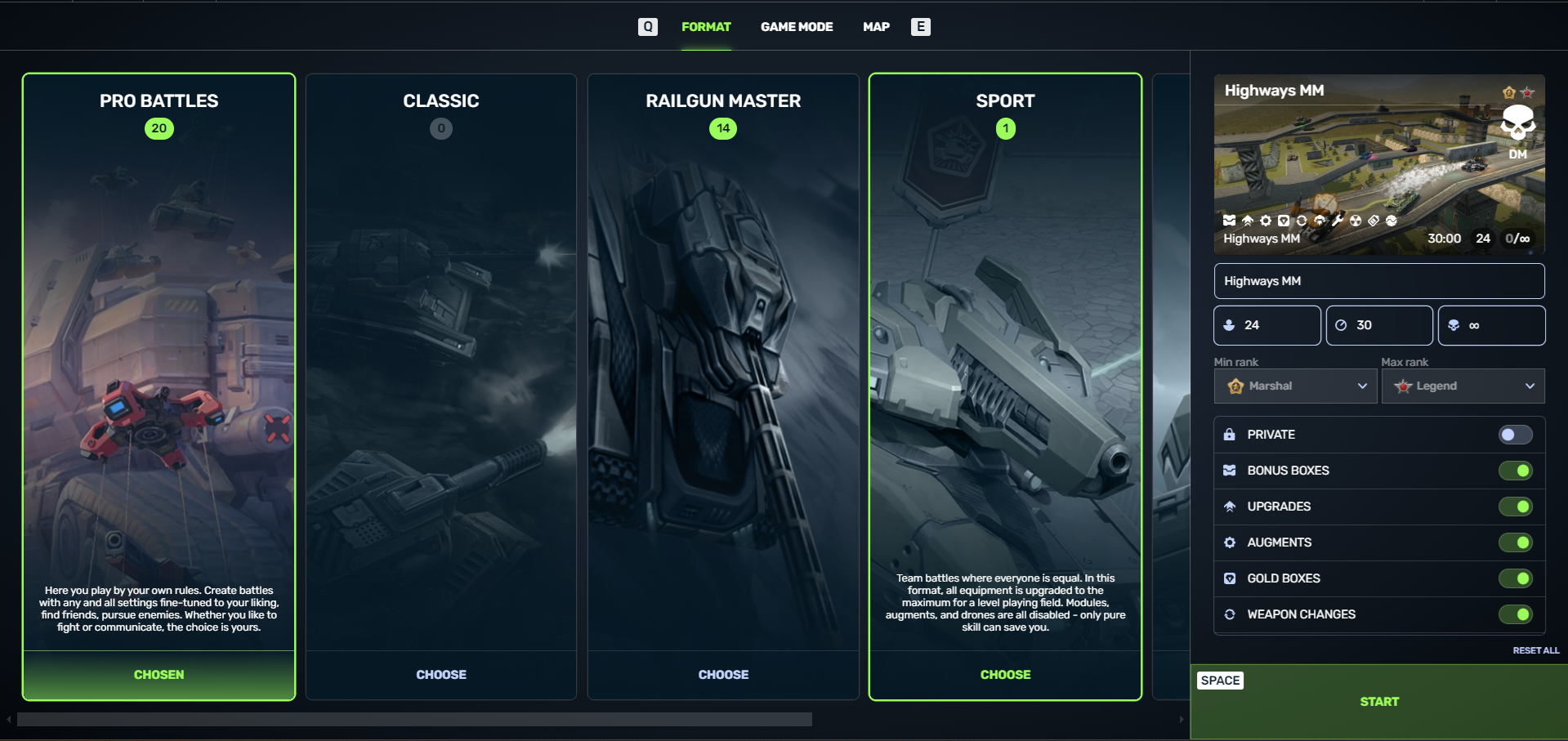Open the Min rank Marshal dropdown

pyautogui.click(x=1294, y=386)
